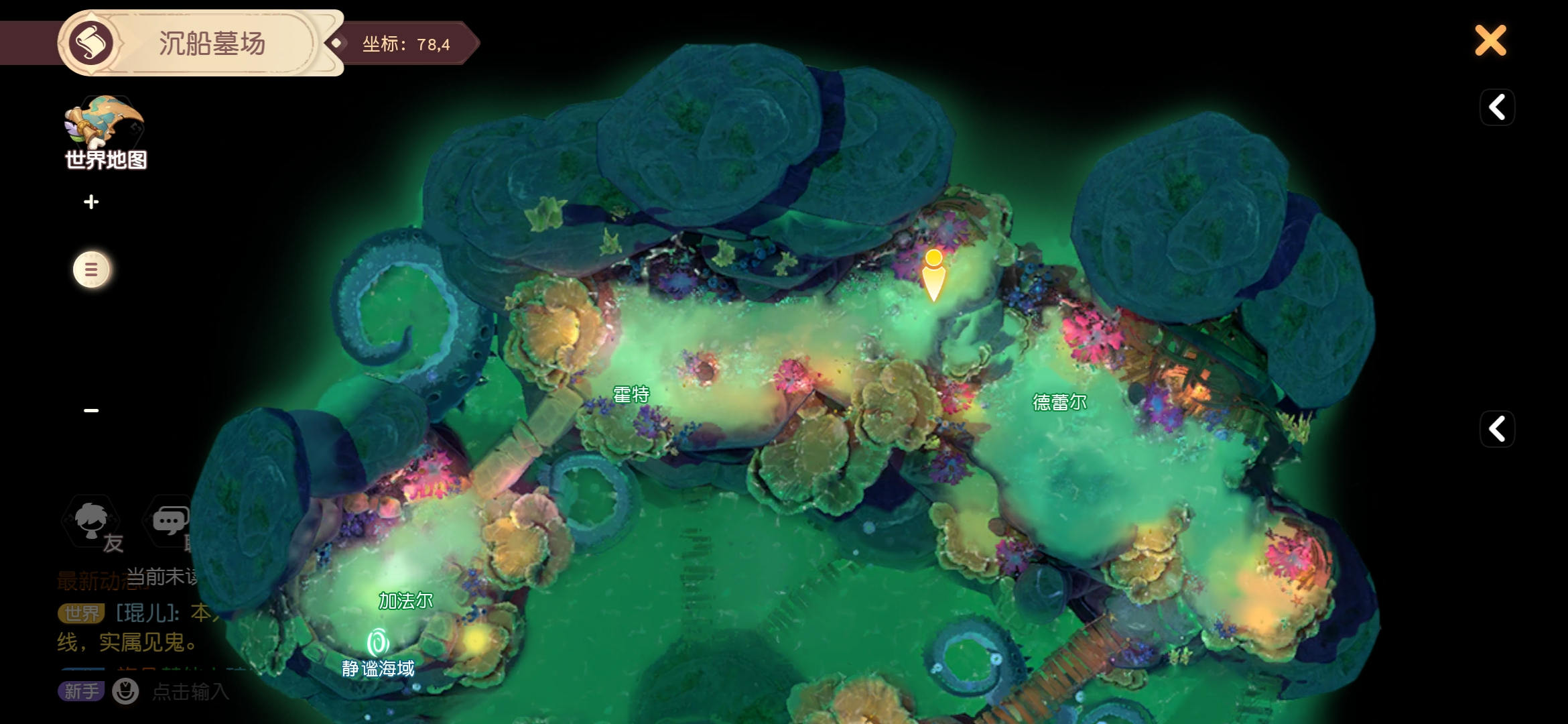The image size is (1568, 724).
Task: Open the chat bubble icon
Action: tap(170, 522)
